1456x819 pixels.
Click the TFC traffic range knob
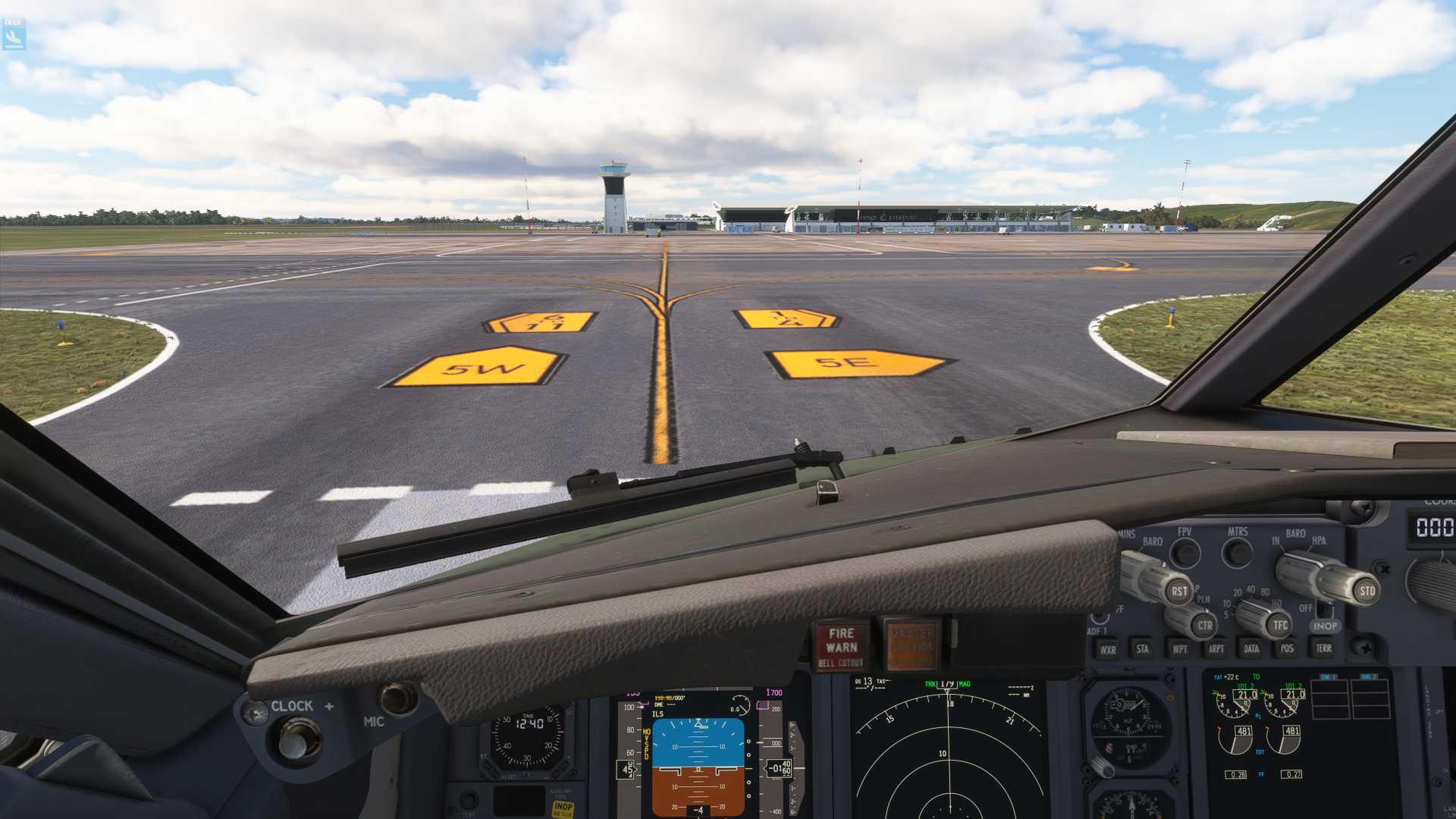1280,626
